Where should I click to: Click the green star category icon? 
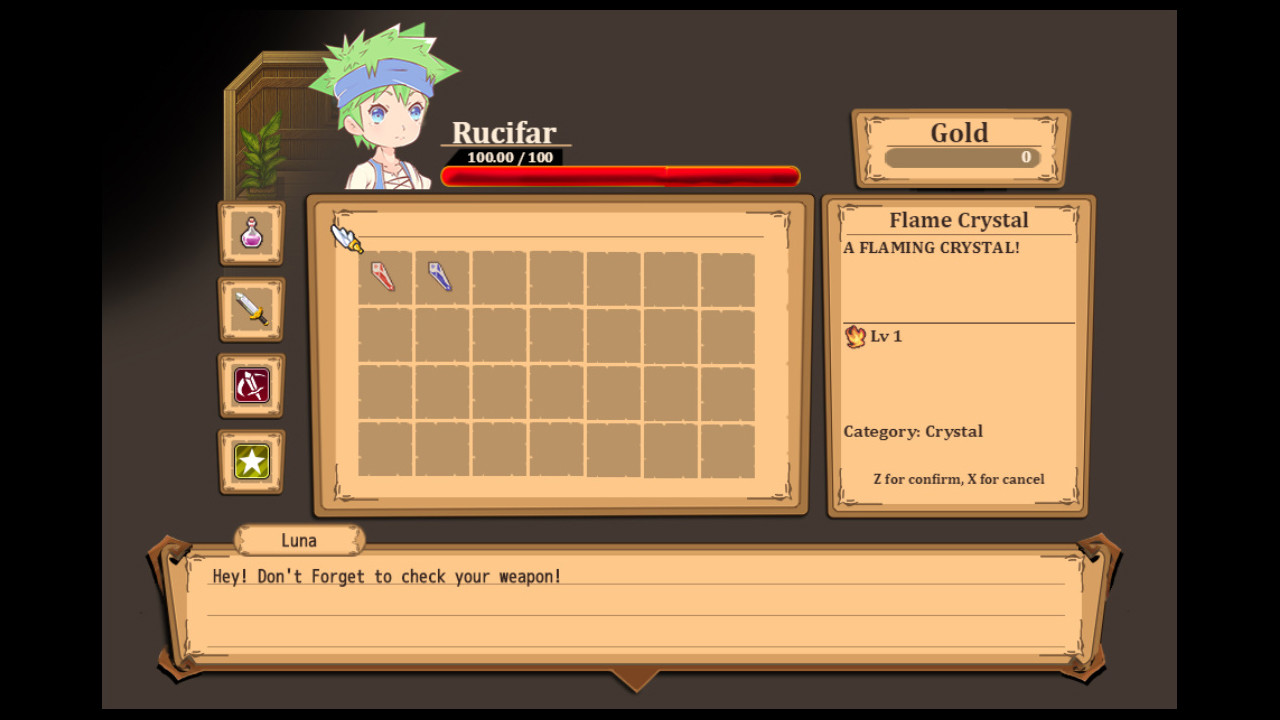pyautogui.click(x=251, y=461)
